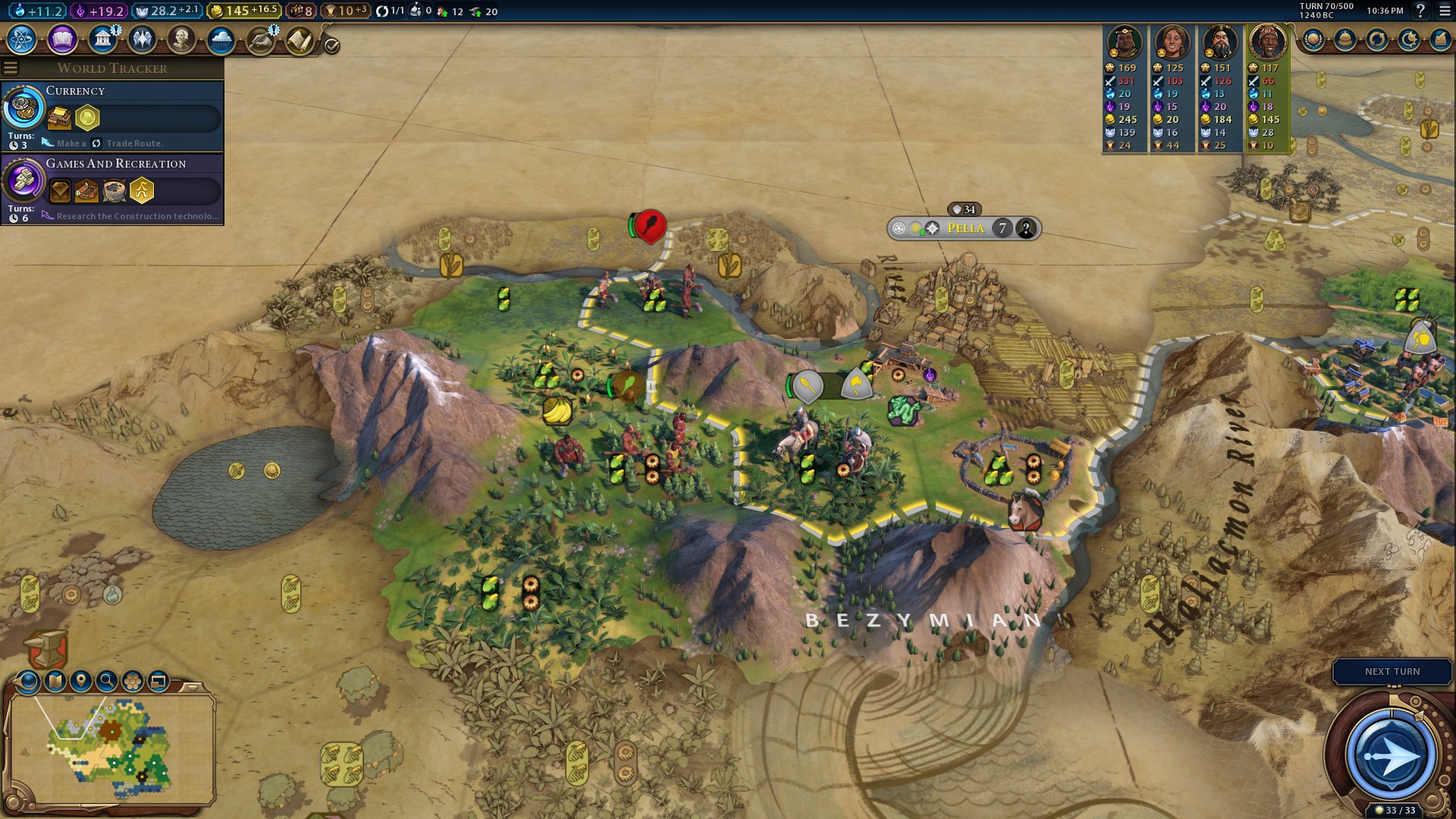
Task: Open the World Rankings laurel icon
Action: click(x=1313, y=40)
